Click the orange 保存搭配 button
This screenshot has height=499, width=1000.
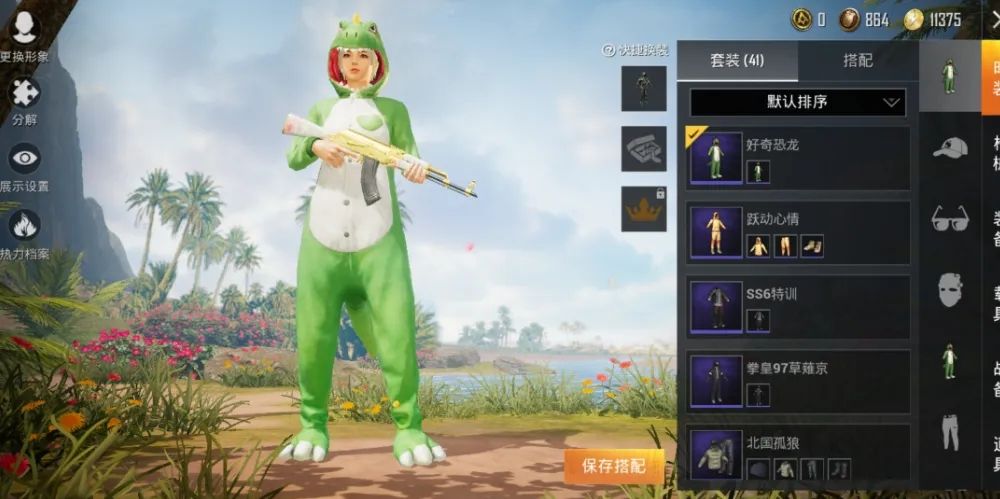coord(614,466)
